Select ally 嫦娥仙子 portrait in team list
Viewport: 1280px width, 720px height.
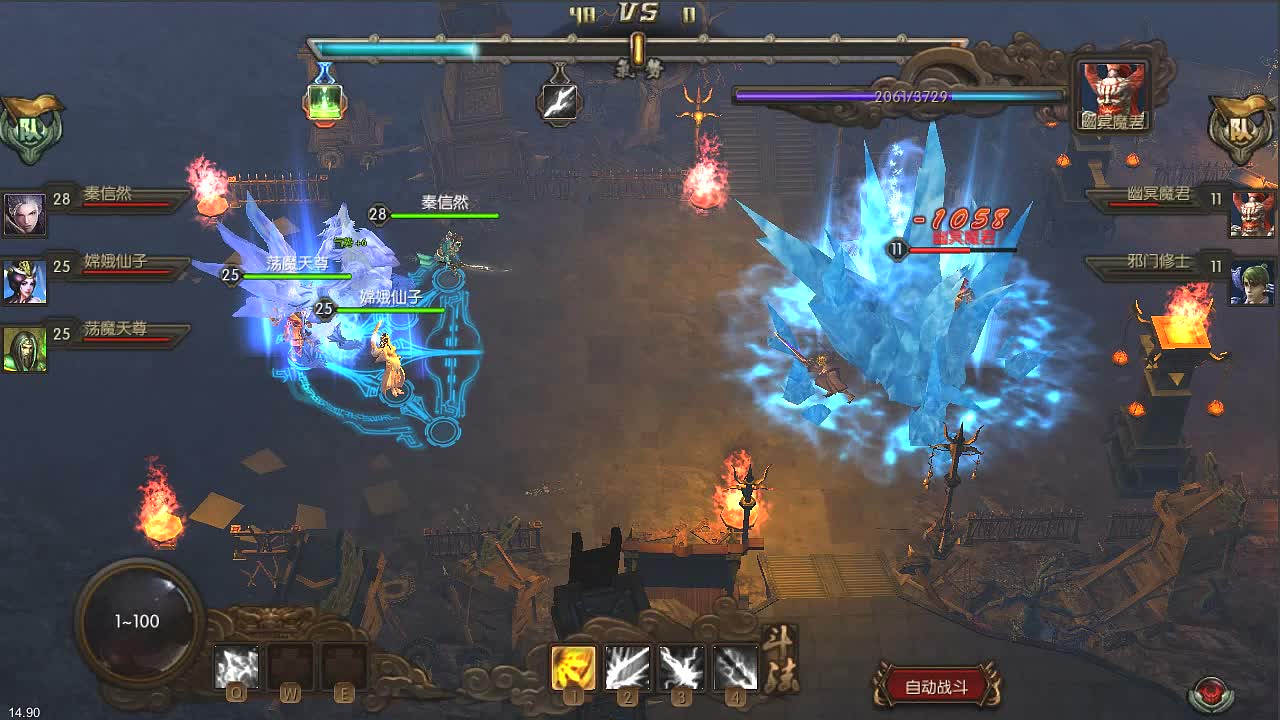24,281
